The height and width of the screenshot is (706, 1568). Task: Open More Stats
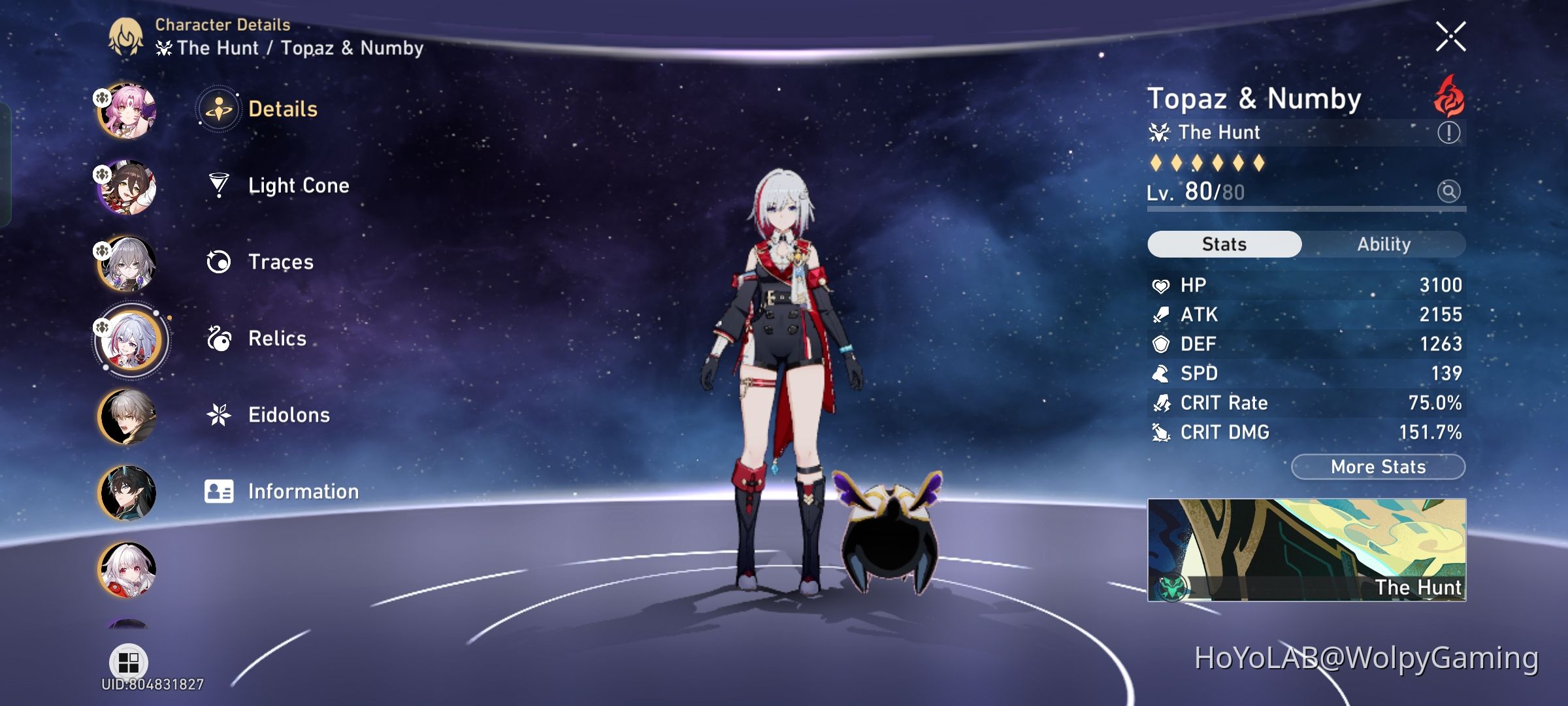coord(1377,466)
